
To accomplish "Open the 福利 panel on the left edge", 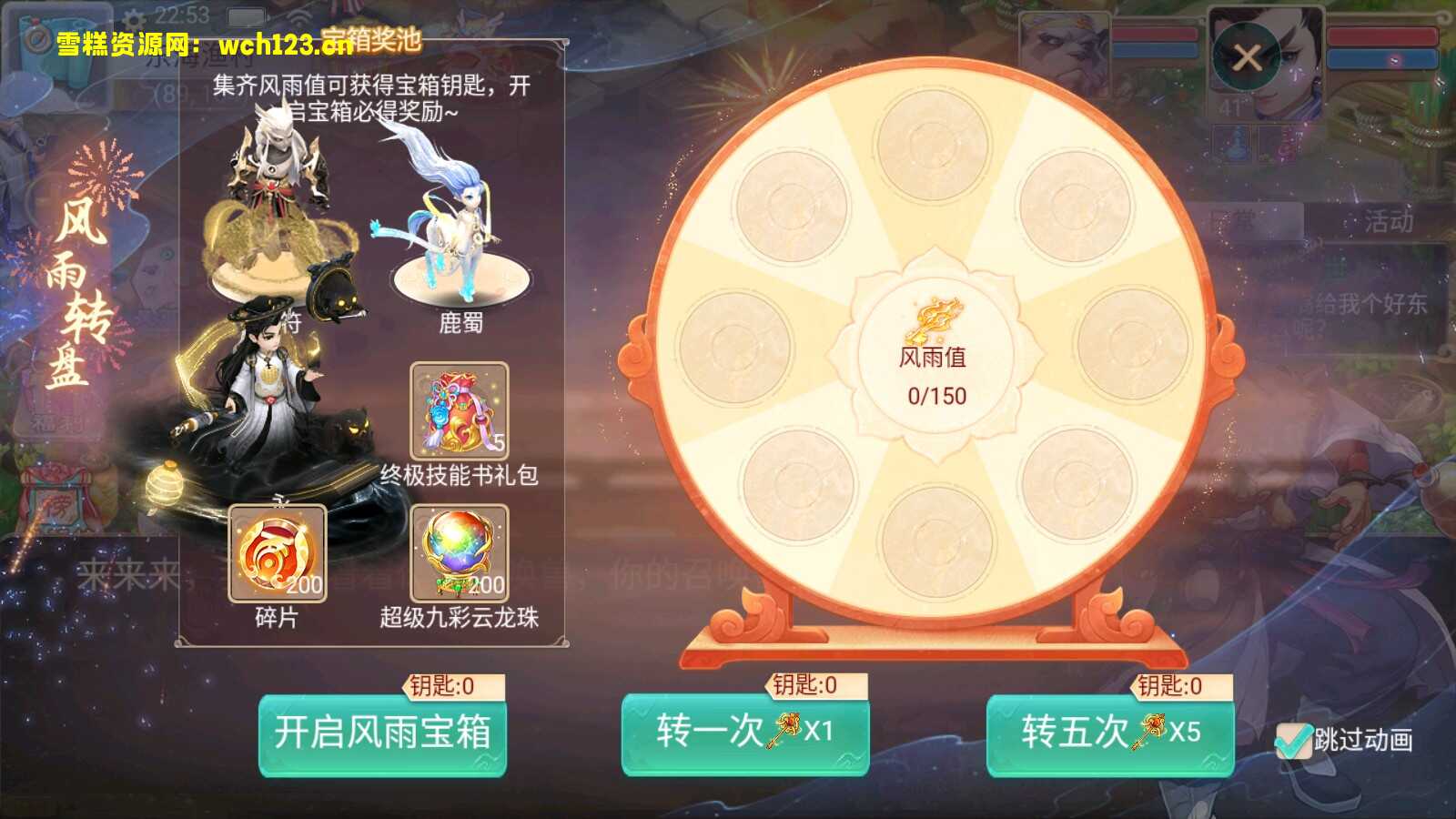I will pyautogui.click(x=56, y=423).
